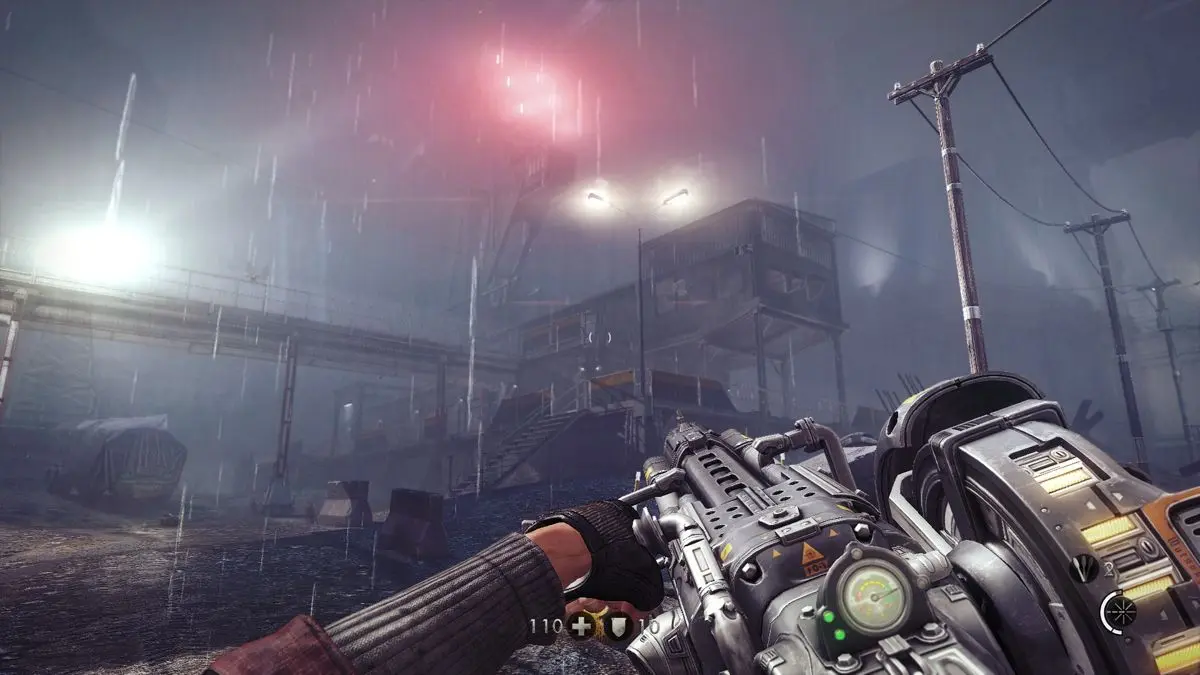Image resolution: width=1200 pixels, height=675 pixels.
Task: Click the white cross health icon
Action: click(580, 626)
